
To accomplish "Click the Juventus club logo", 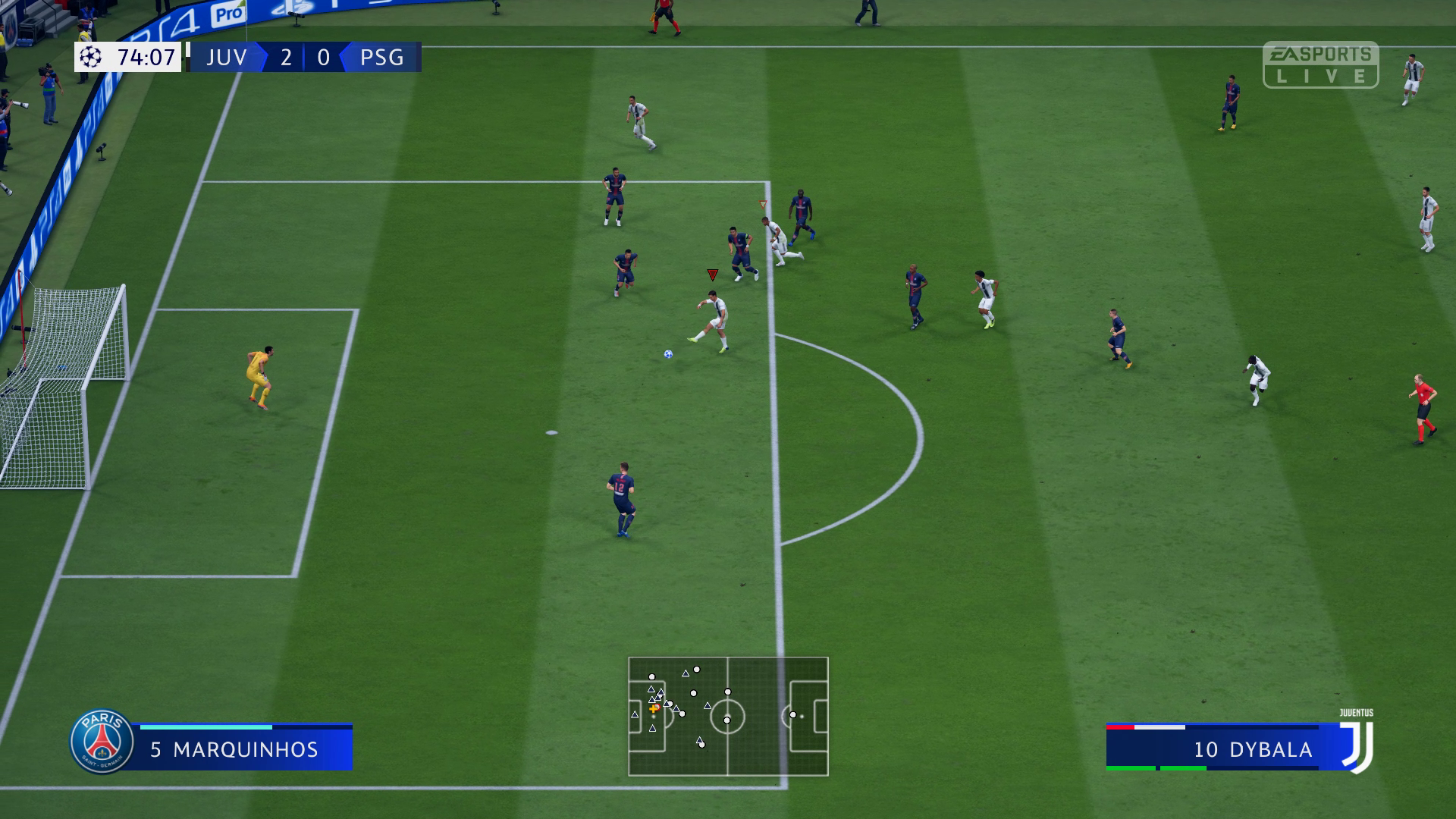I will [x=1357, y=745].
